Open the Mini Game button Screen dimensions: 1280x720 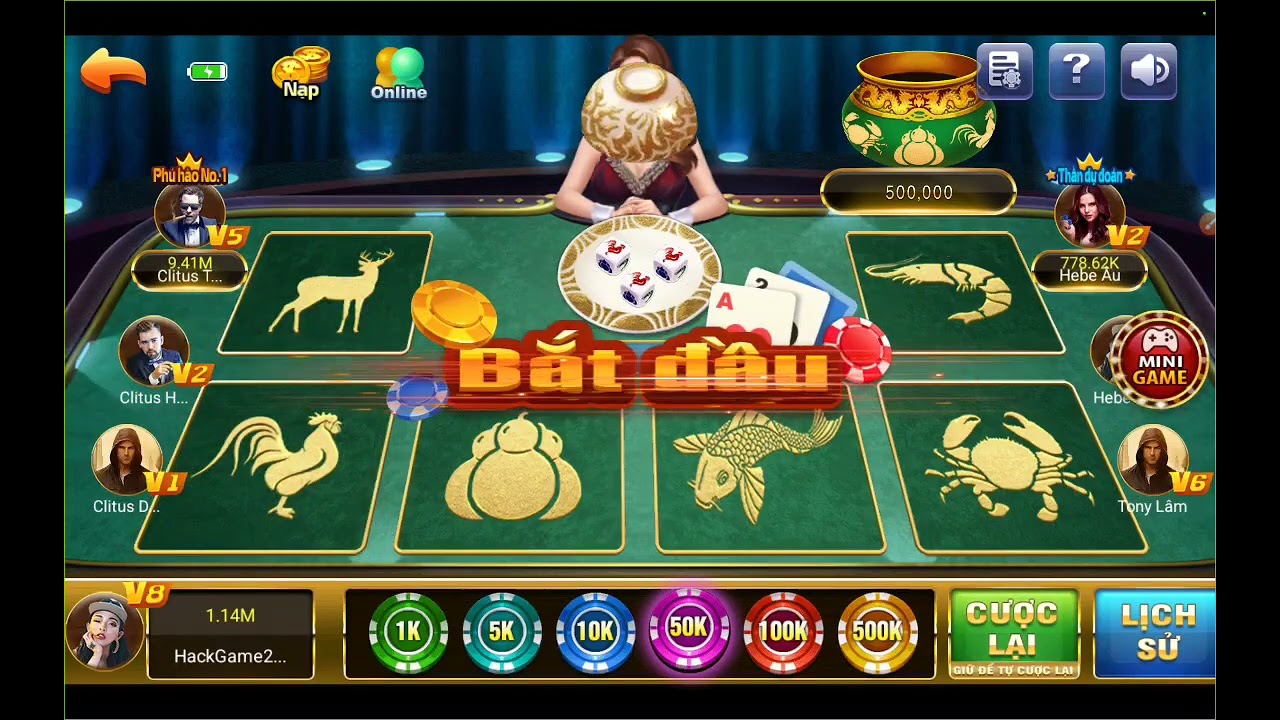1159,361
